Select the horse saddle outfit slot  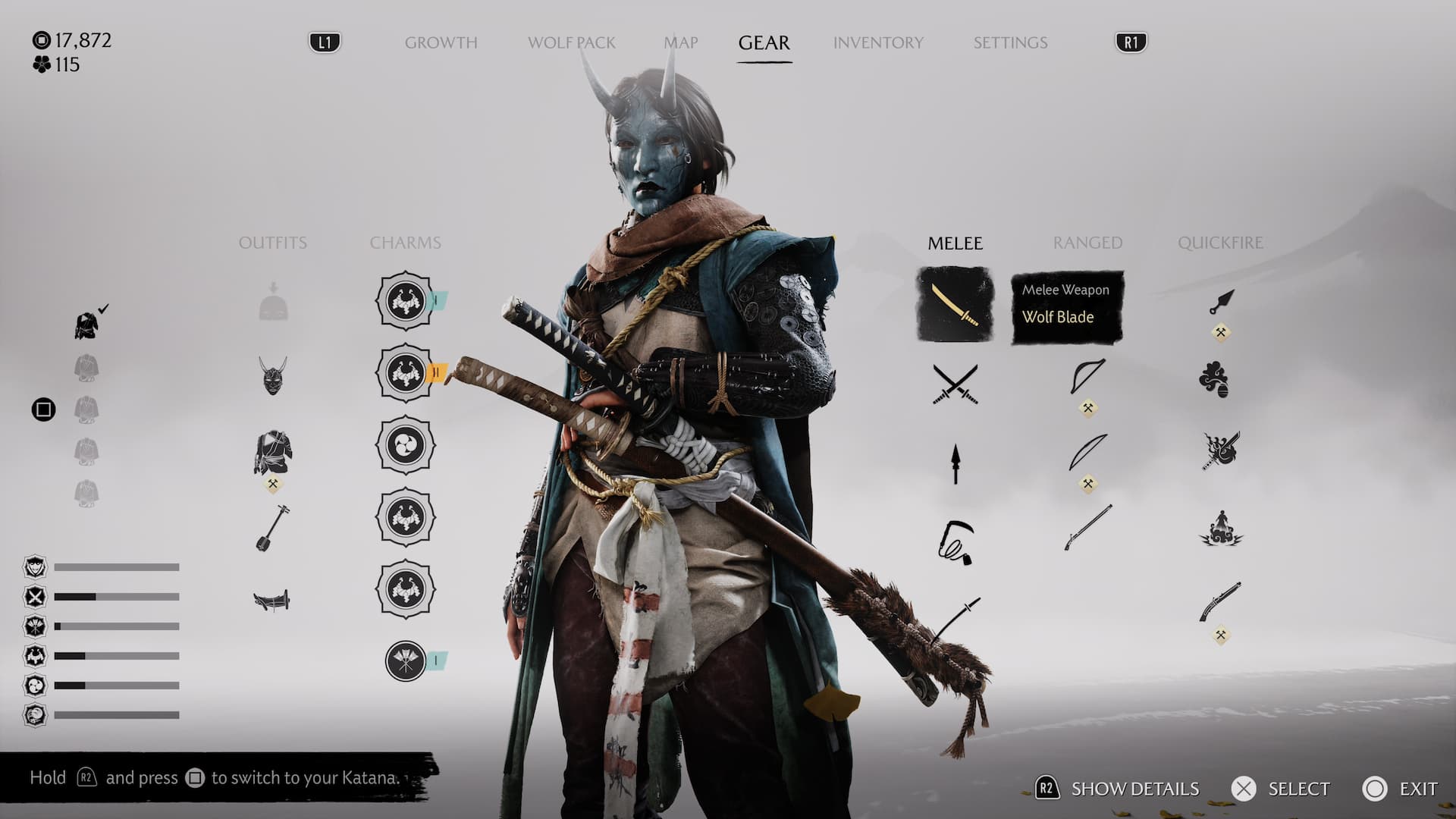(271, 601)
